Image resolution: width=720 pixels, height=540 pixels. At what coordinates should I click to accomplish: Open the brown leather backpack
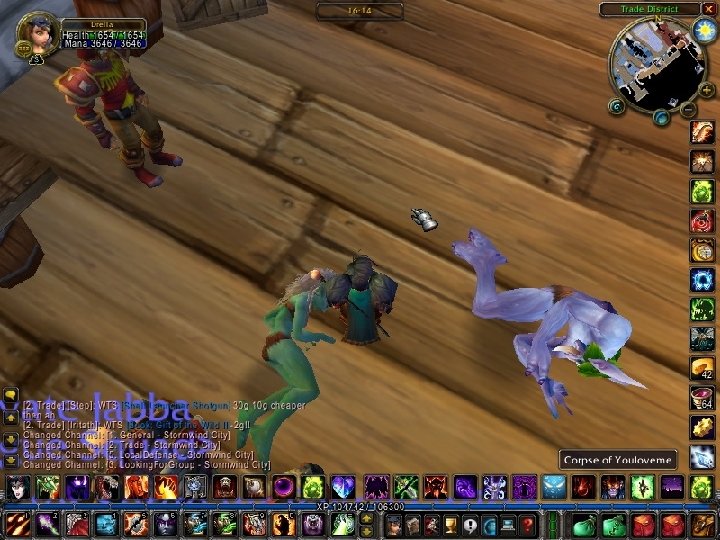(704, 524)
